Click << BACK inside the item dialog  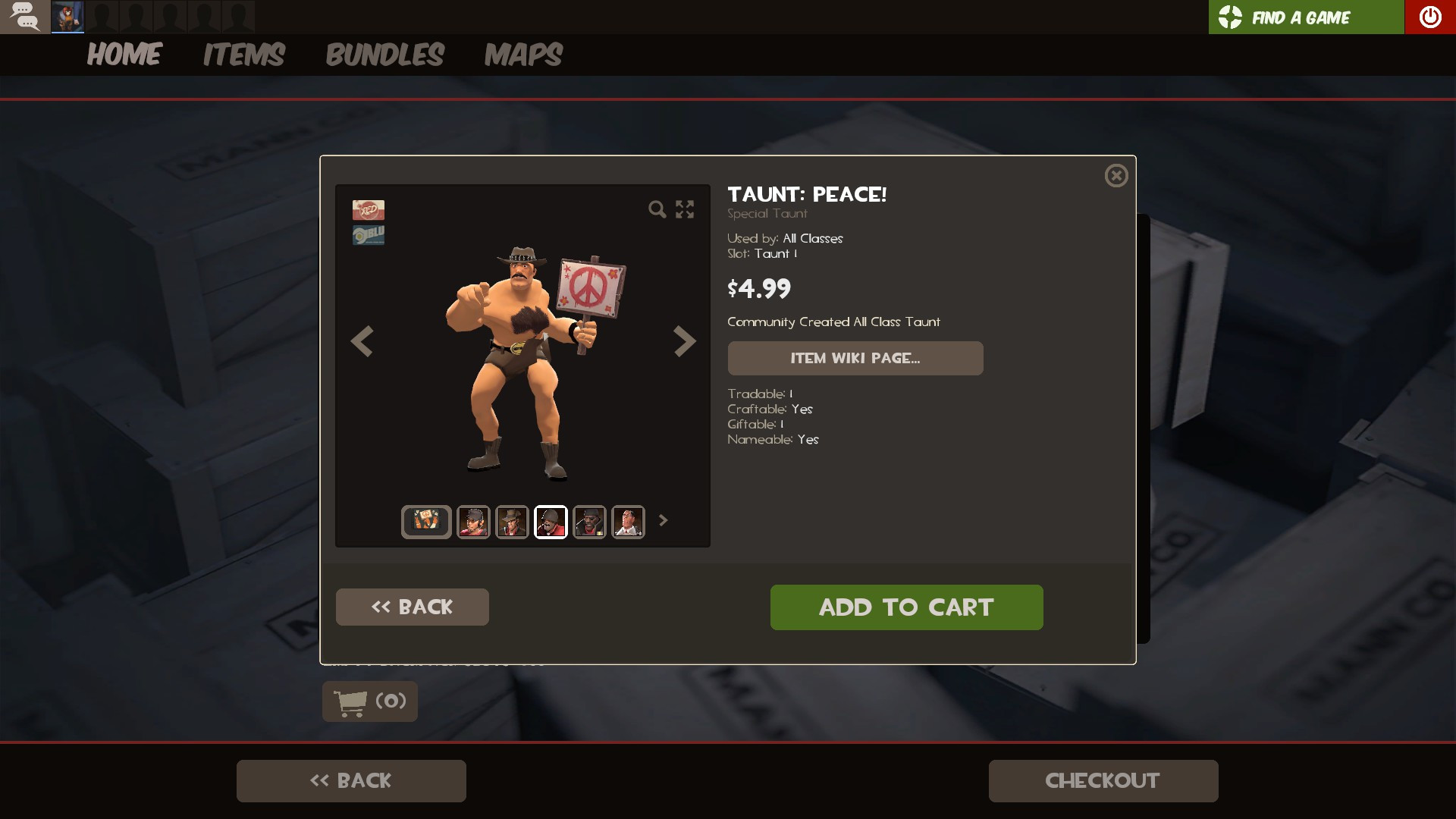(412, 607)
